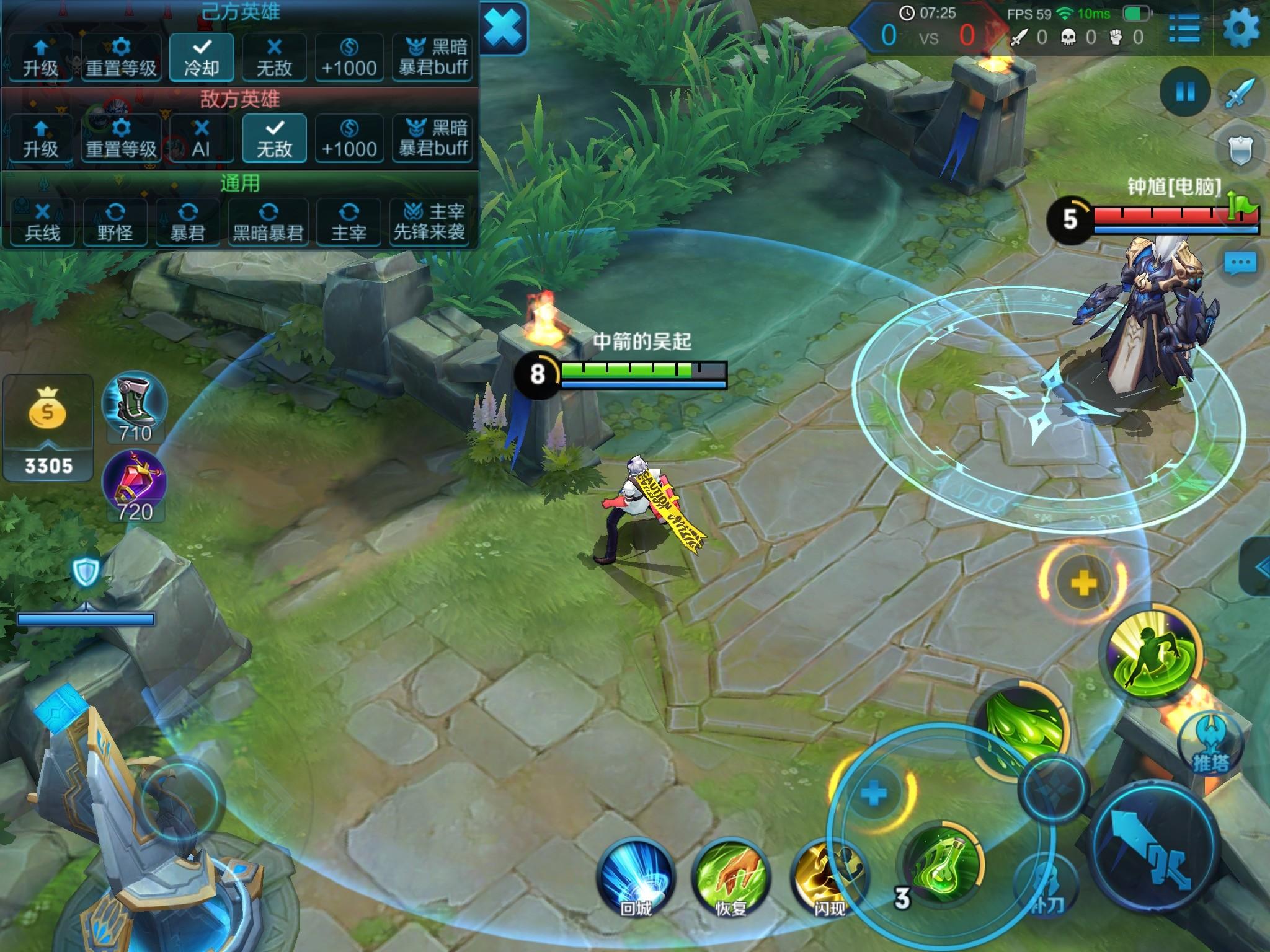Toggle own hero cooldown (冷却) option
This screenshot has height=952, width=1270.
pos(202,57)
